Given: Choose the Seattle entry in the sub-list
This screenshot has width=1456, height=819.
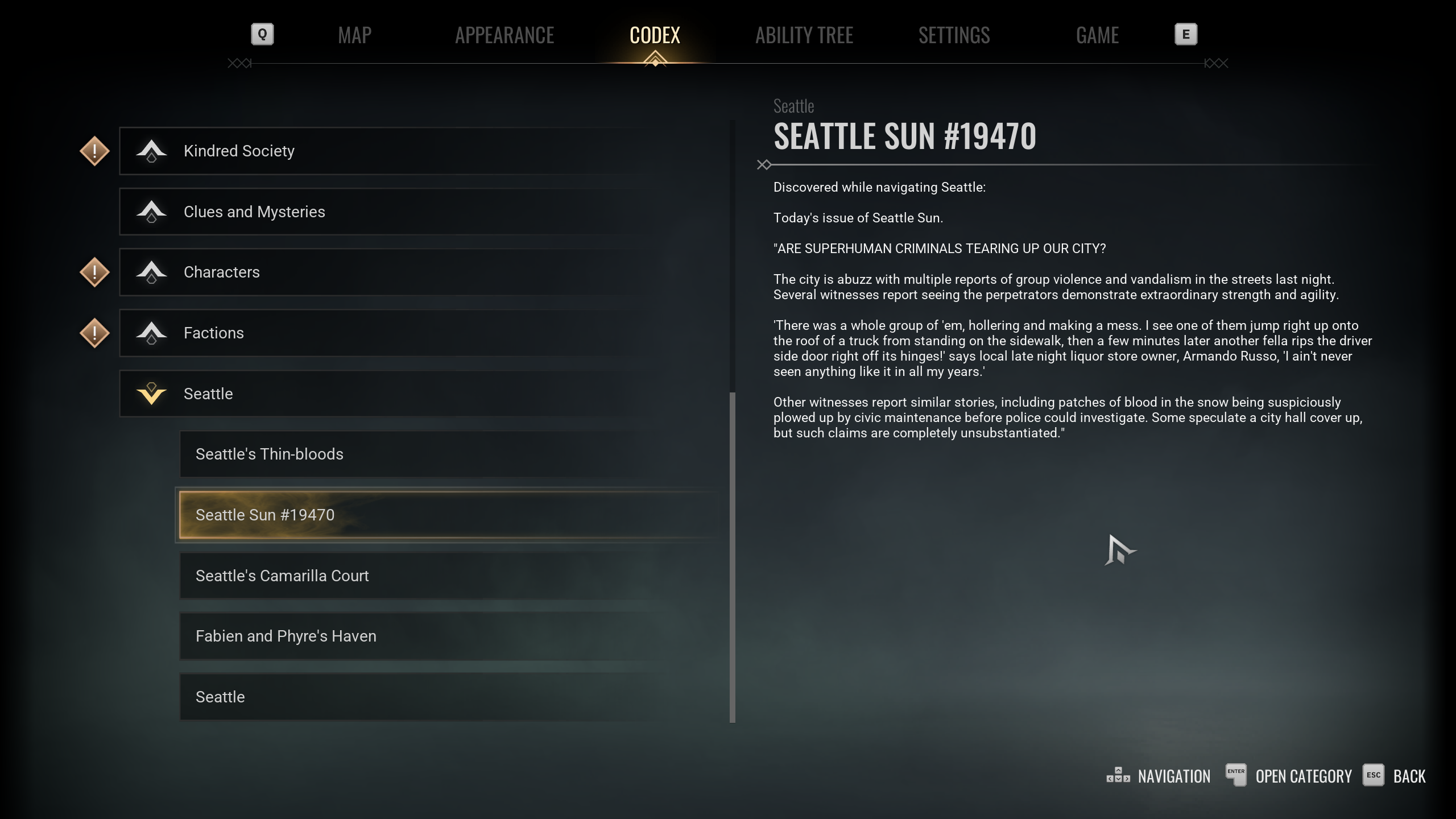Looking at the screenshot, I should pos(432,697).
